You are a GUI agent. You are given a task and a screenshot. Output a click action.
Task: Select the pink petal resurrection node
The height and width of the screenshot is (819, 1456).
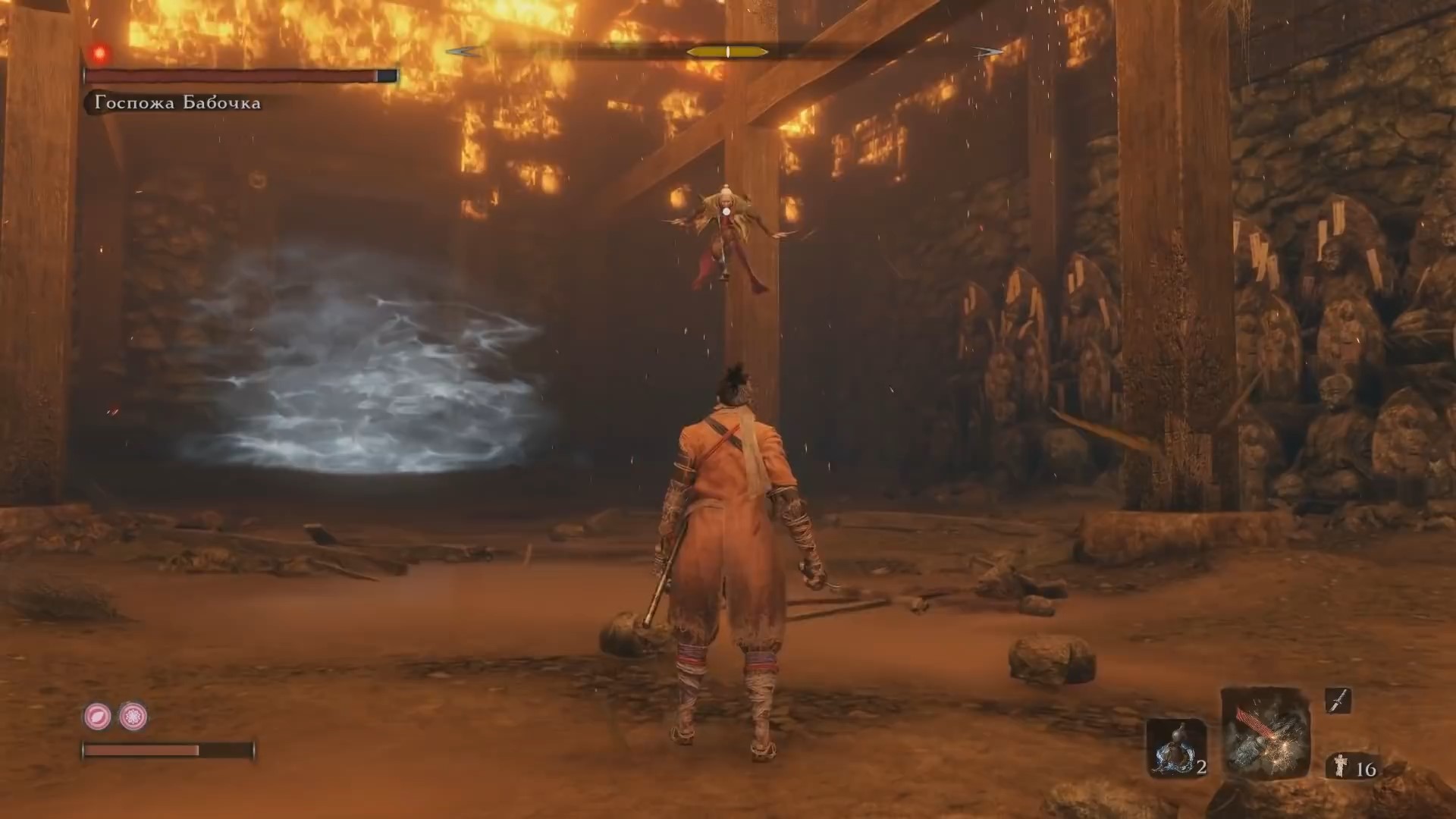(97, 716)
